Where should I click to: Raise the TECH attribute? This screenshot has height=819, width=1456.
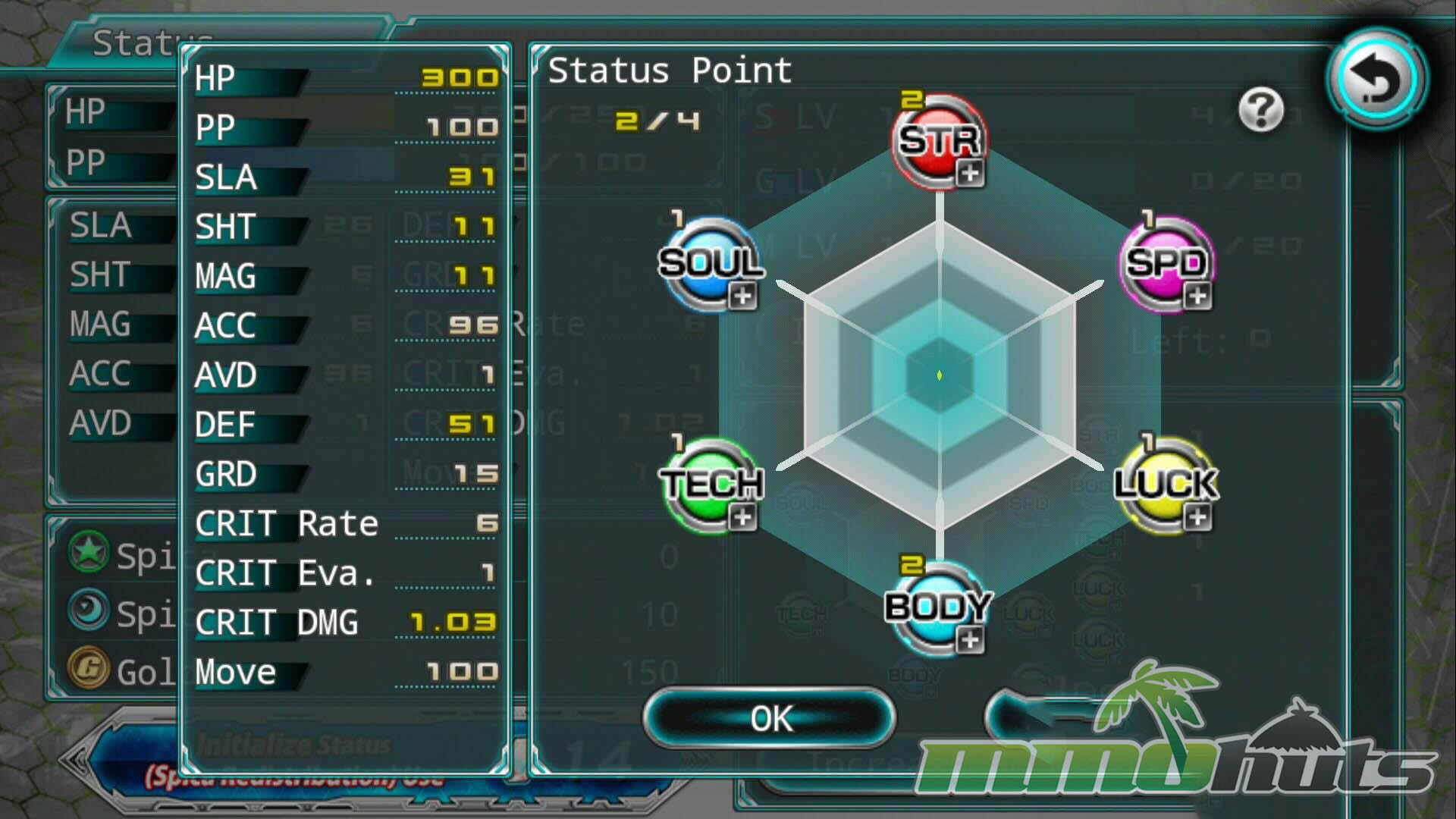point(742,518)
